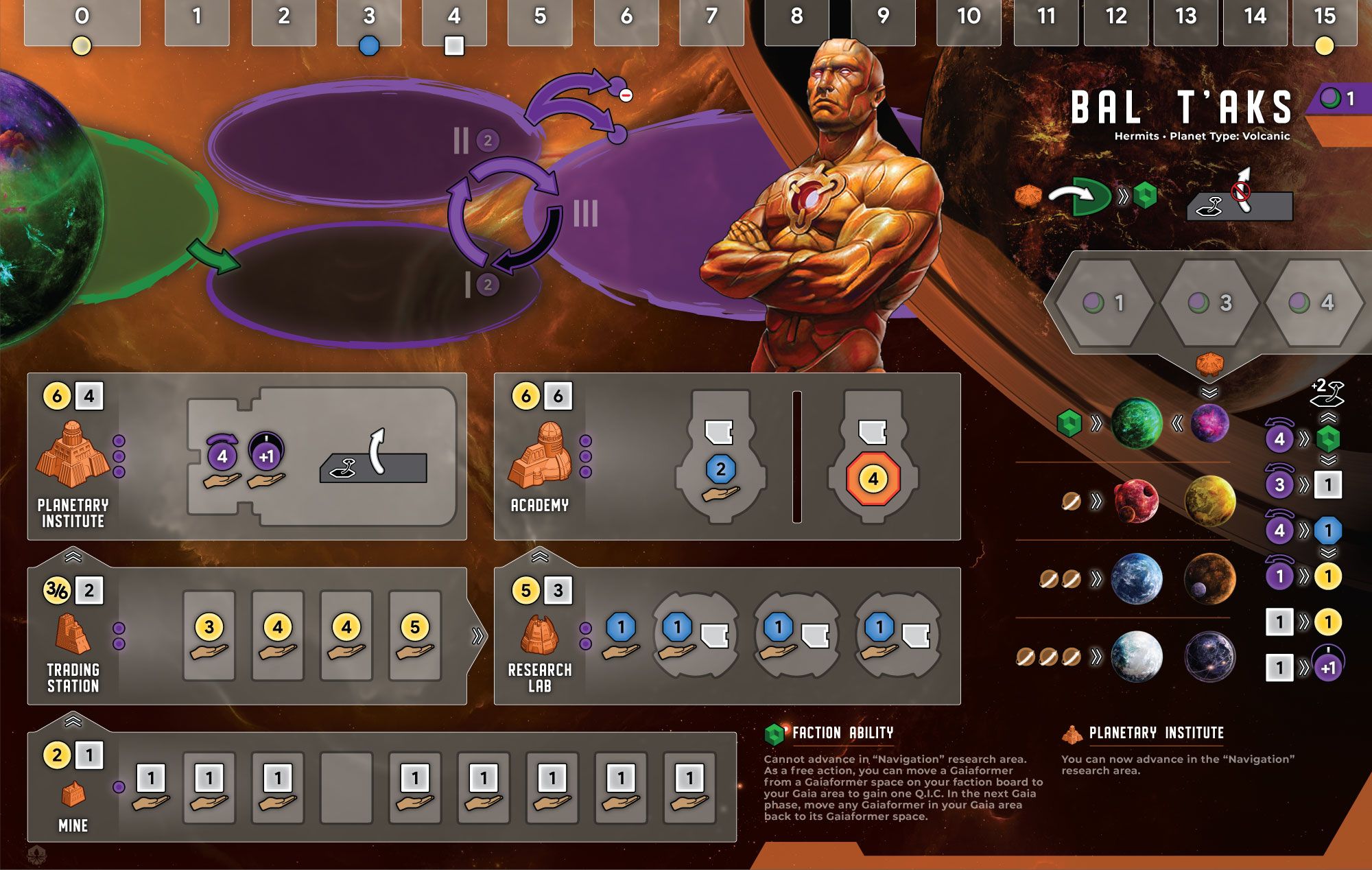Screen dimensions: 1372x870
Task: Choose the Research Lab building
Action: (540, 635)
